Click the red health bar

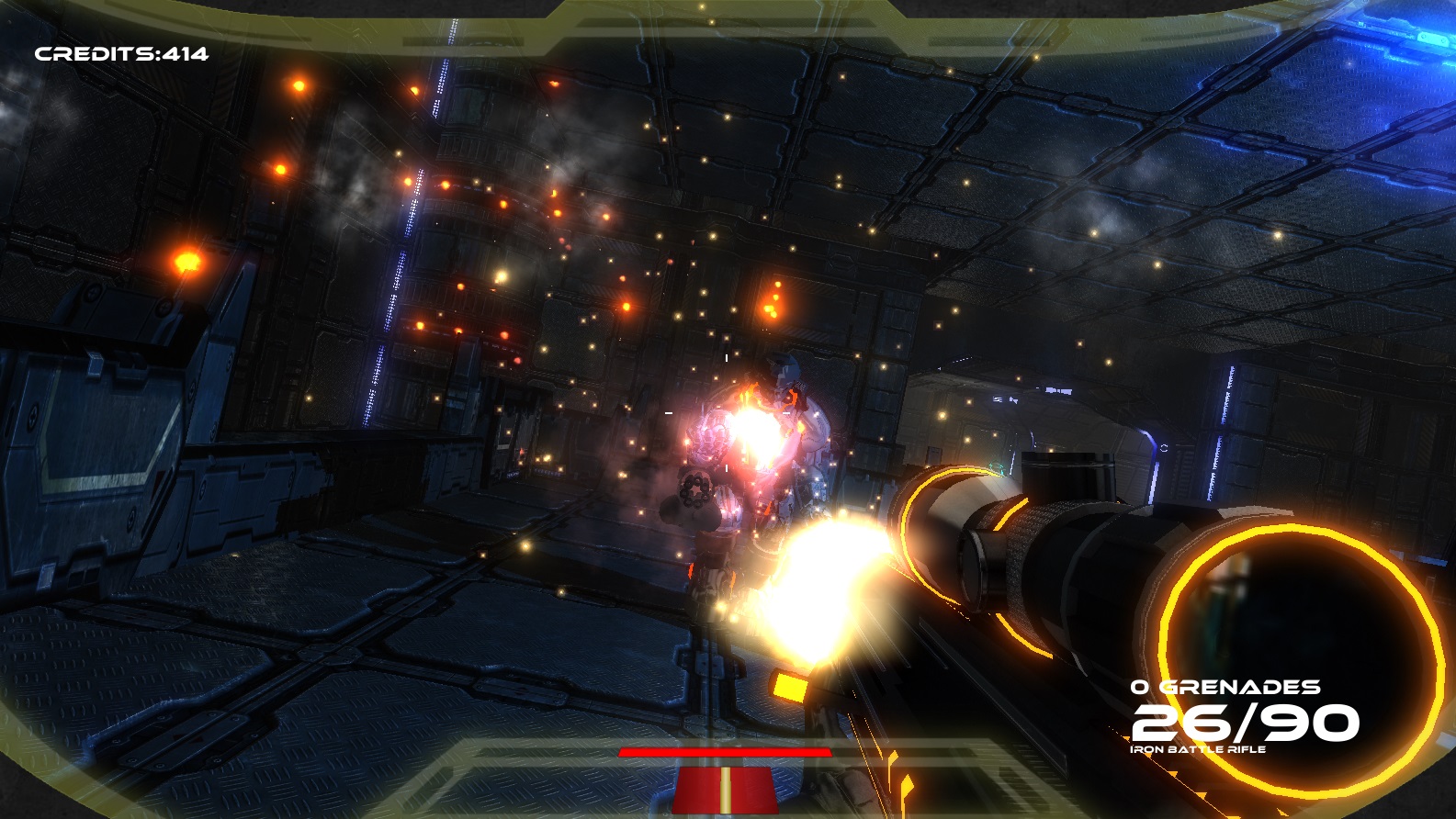[x=725, y=751]
